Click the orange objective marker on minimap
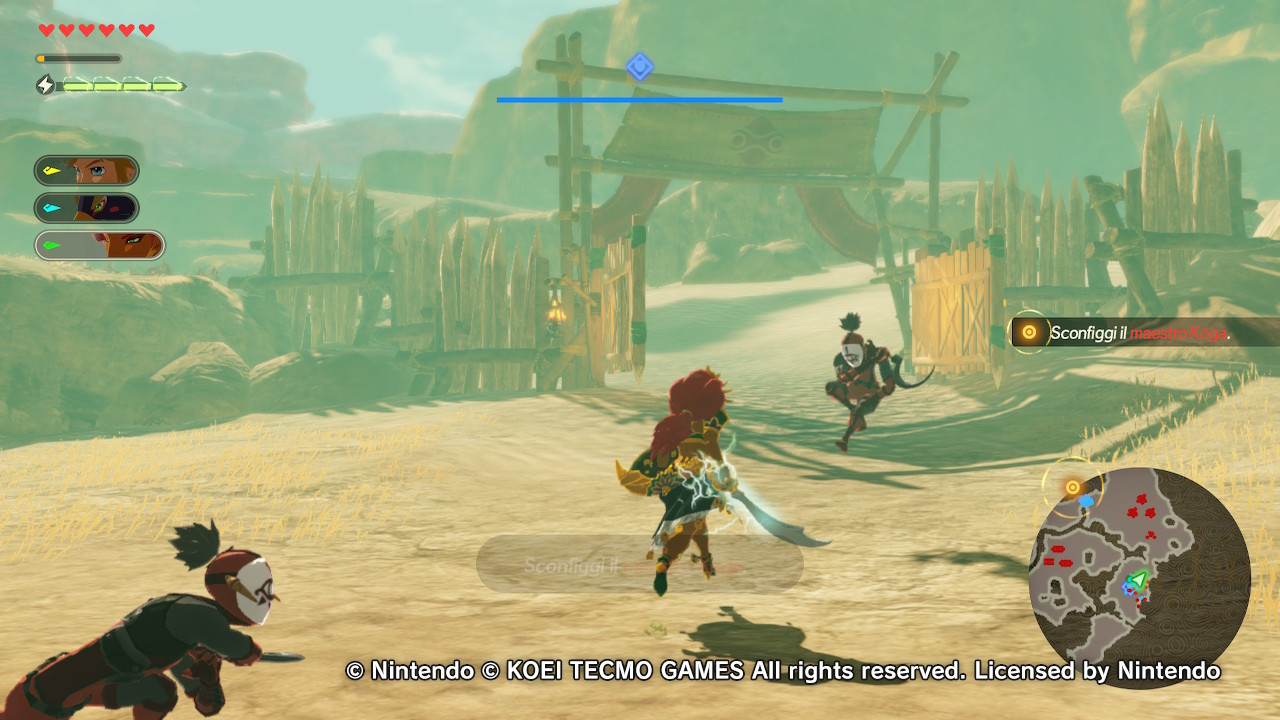The height and width of the screenshot is (720, 1280). (1073, 488)
